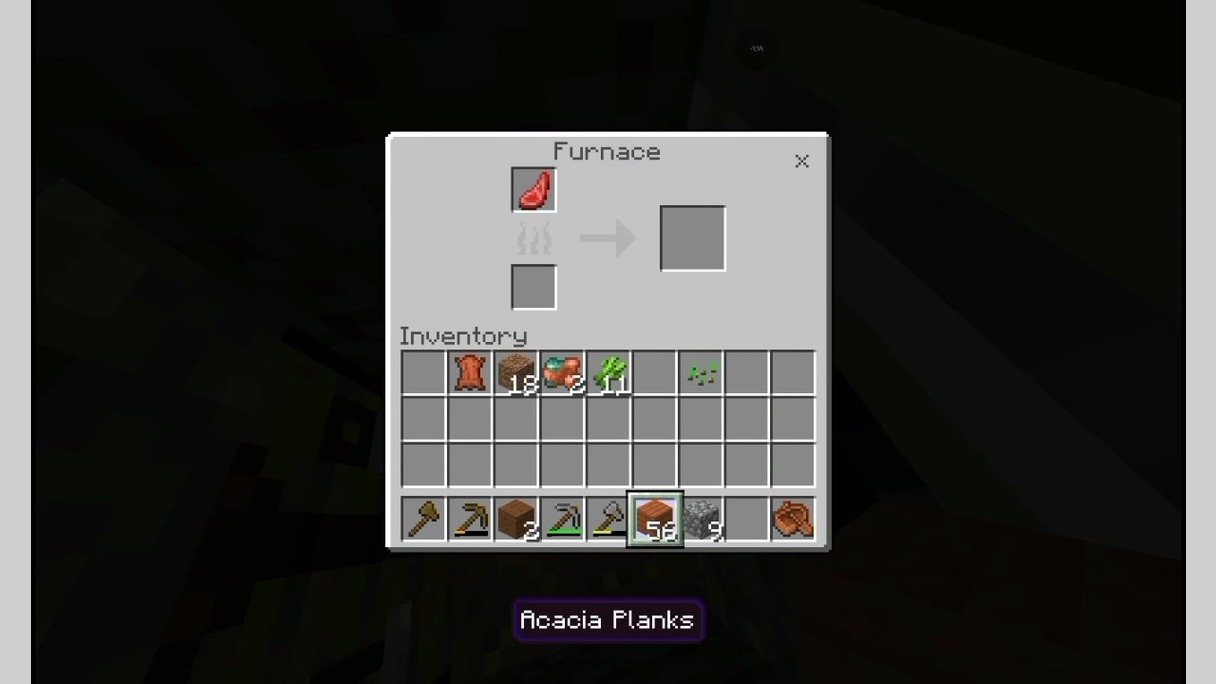This screenshot has width=1216, height=684.
Task: Grab the raw copper stack
Action: [562, 373]
